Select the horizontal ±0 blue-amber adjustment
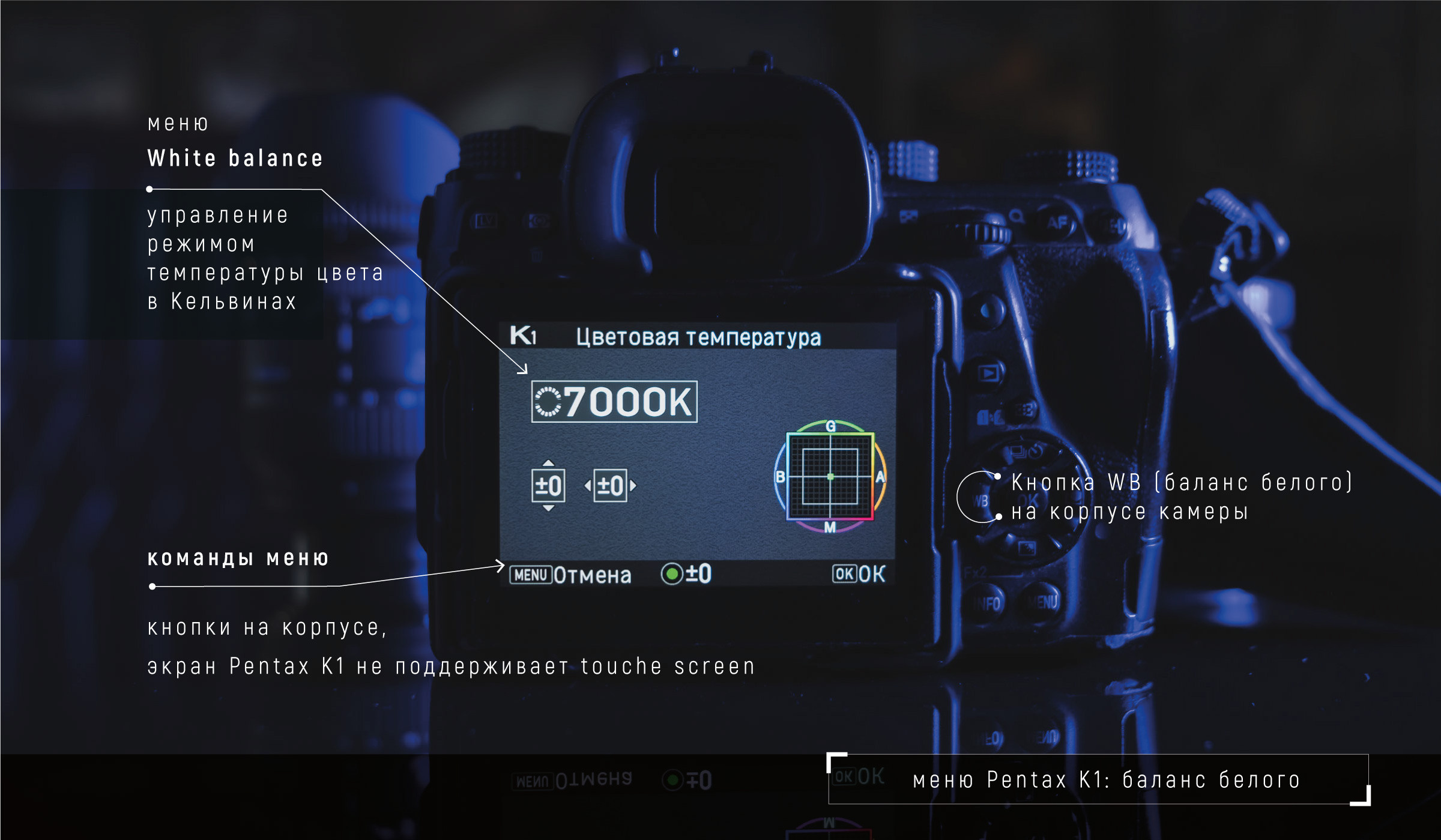 point(610,486)
